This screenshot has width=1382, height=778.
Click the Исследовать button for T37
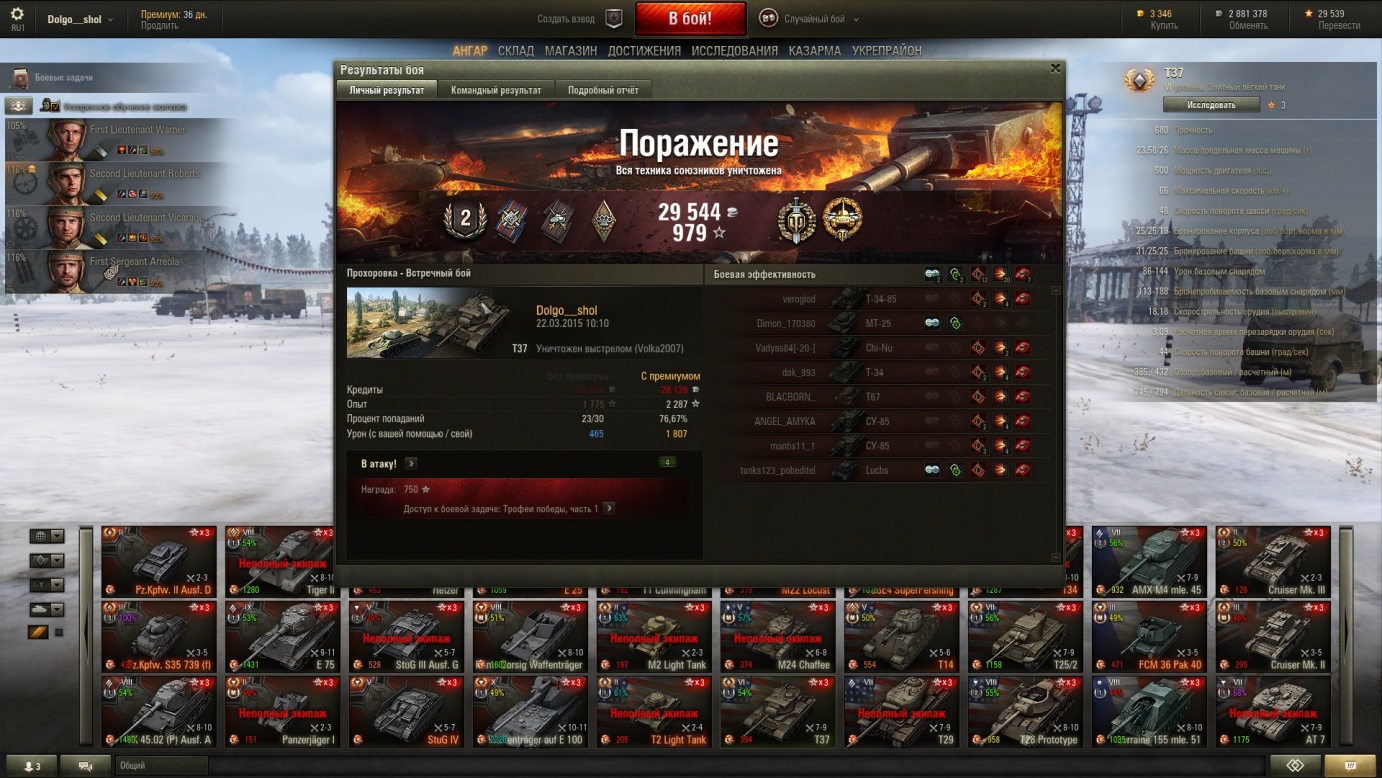1211,105
